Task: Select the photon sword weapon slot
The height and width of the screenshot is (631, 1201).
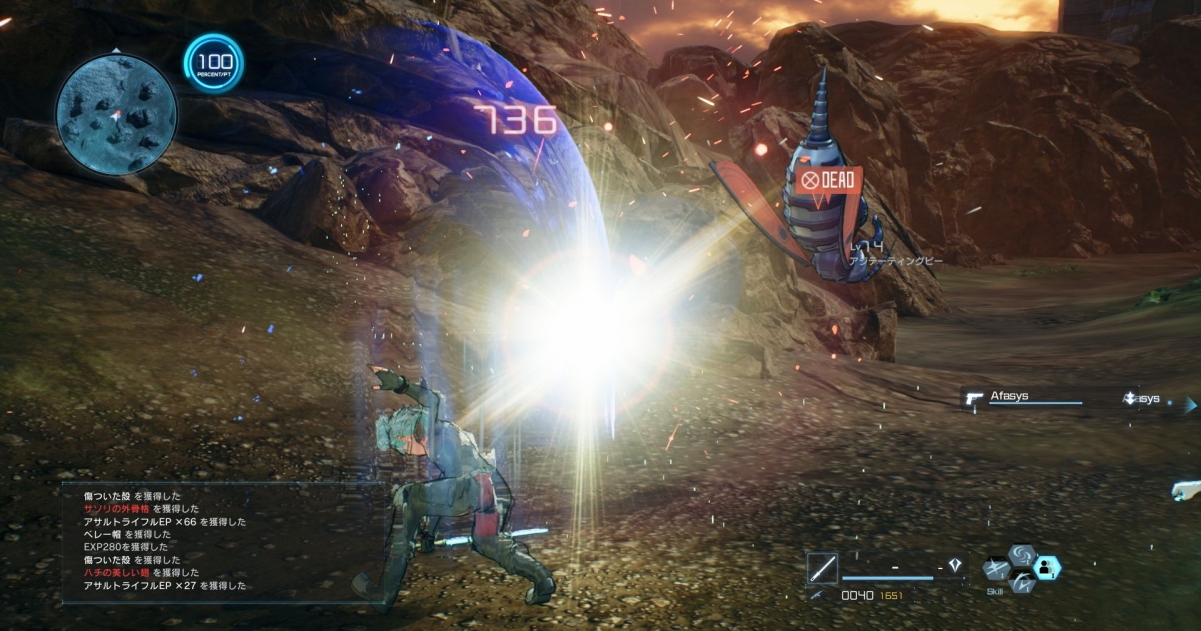Action: pyautogui.click(x=823, y=567)
